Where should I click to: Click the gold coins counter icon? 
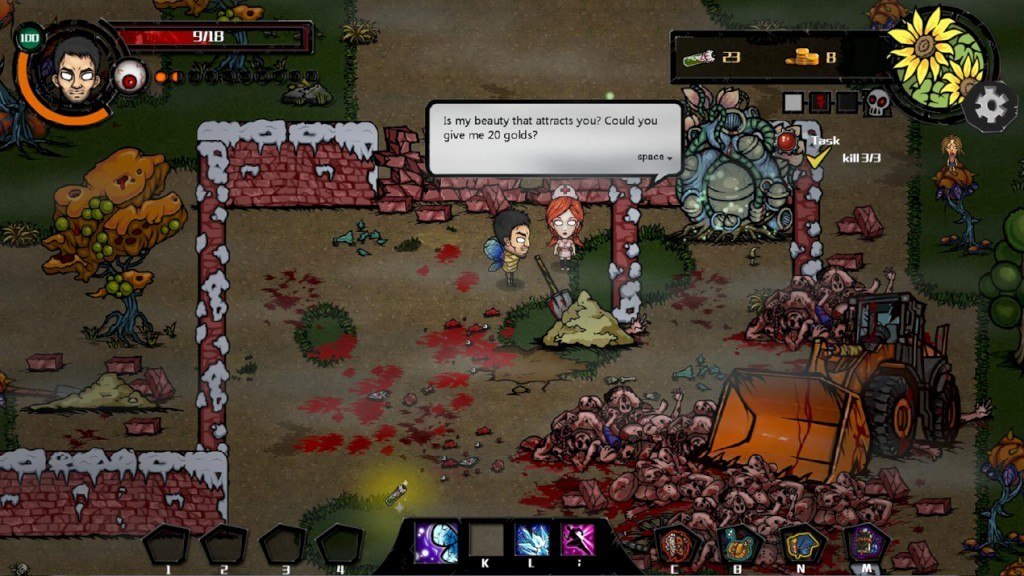[x=802, y=57]
